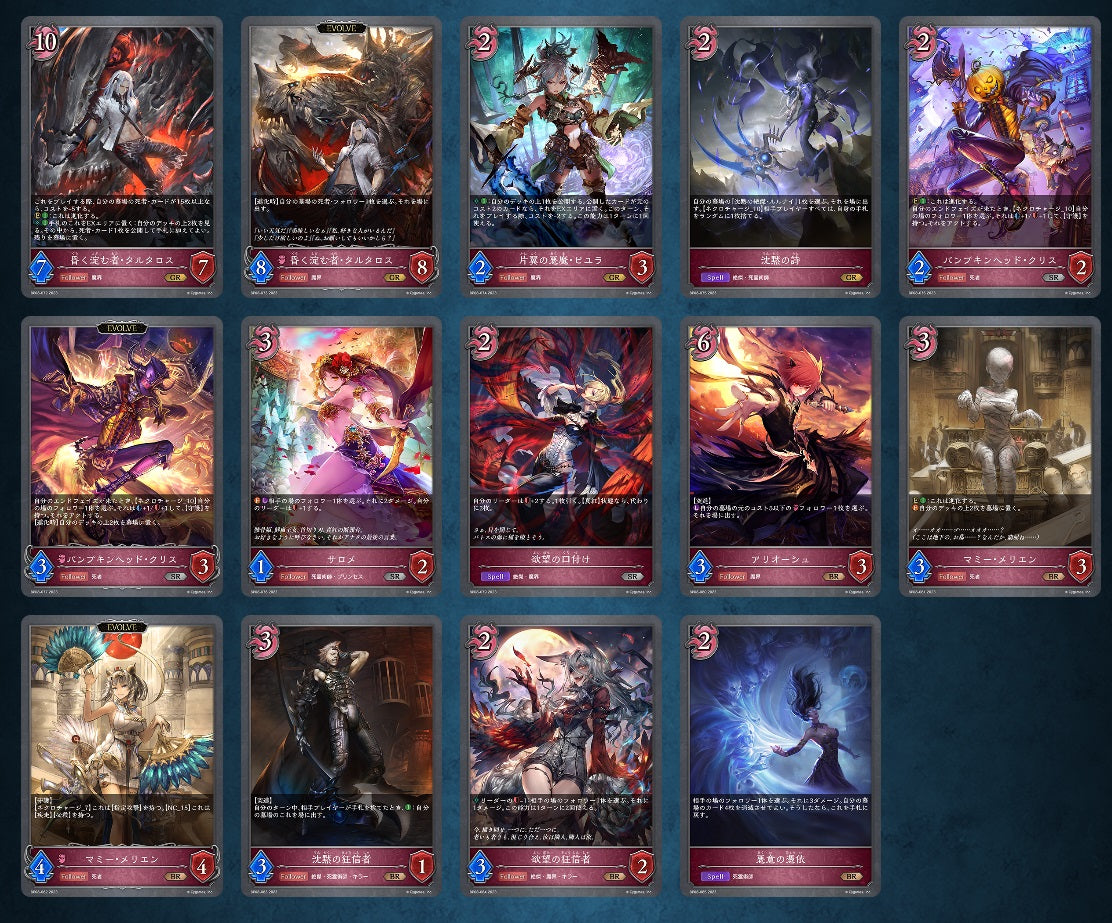Select the cost-2 パンプキンヘッド・クリス card

[1000, 156]
